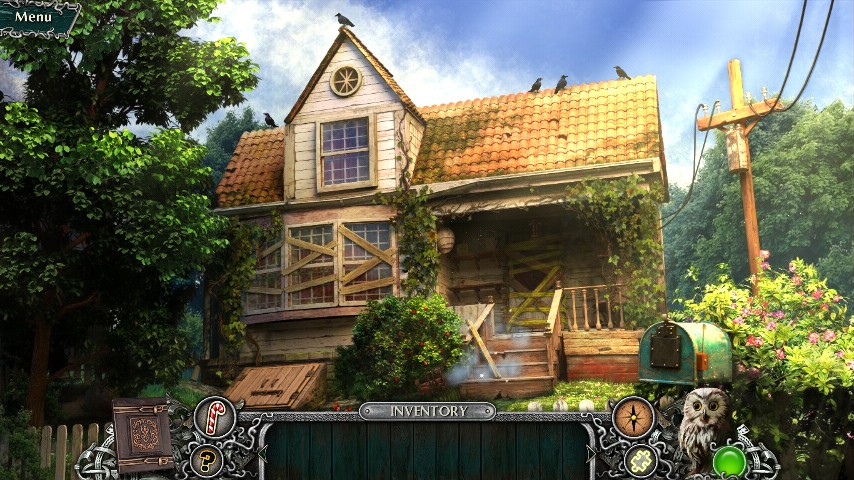Click the inventory right scroll arrow
Image resolution: width=854 pixels, height=480 pixels.
(592, 452)
